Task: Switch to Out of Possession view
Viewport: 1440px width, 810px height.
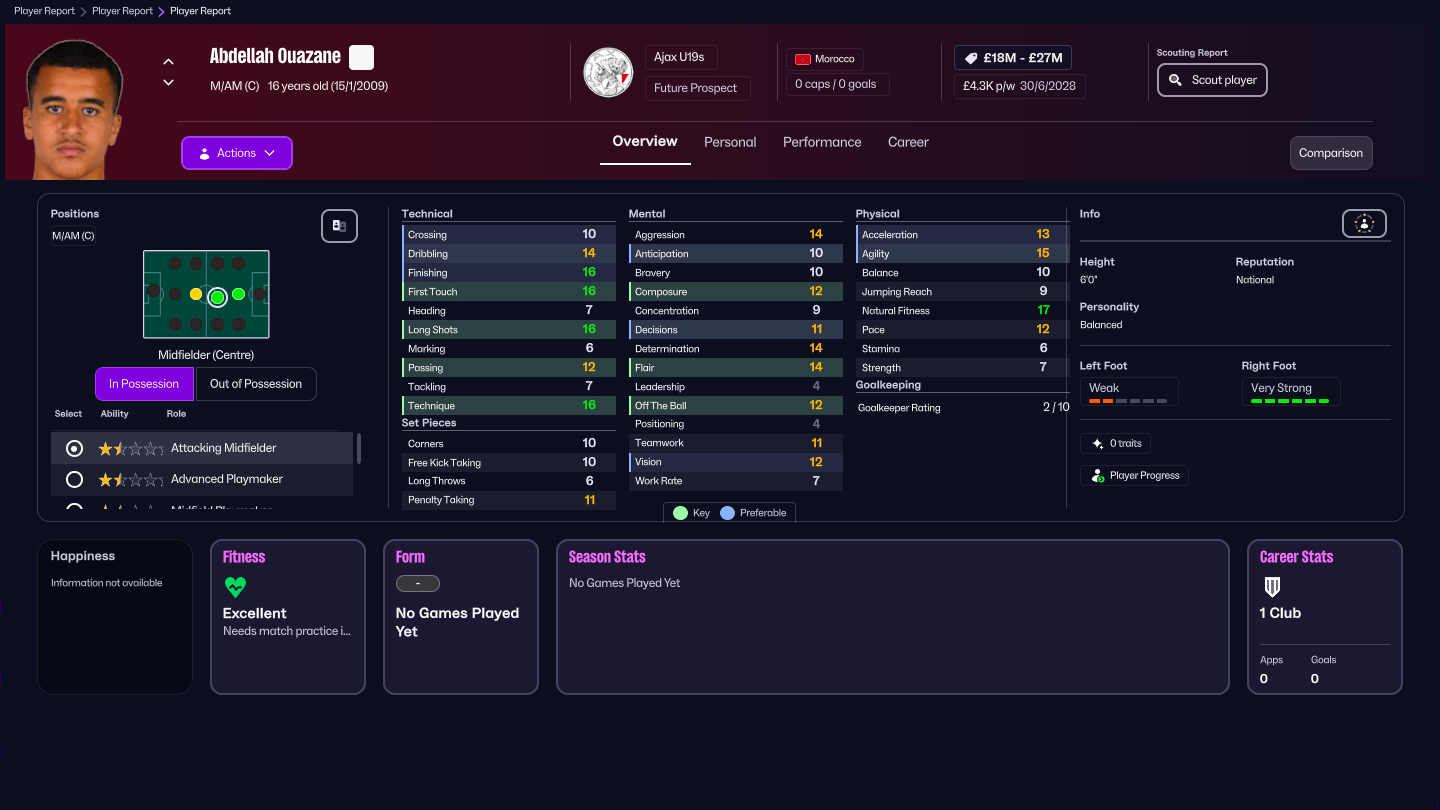Action: point(256,383)
